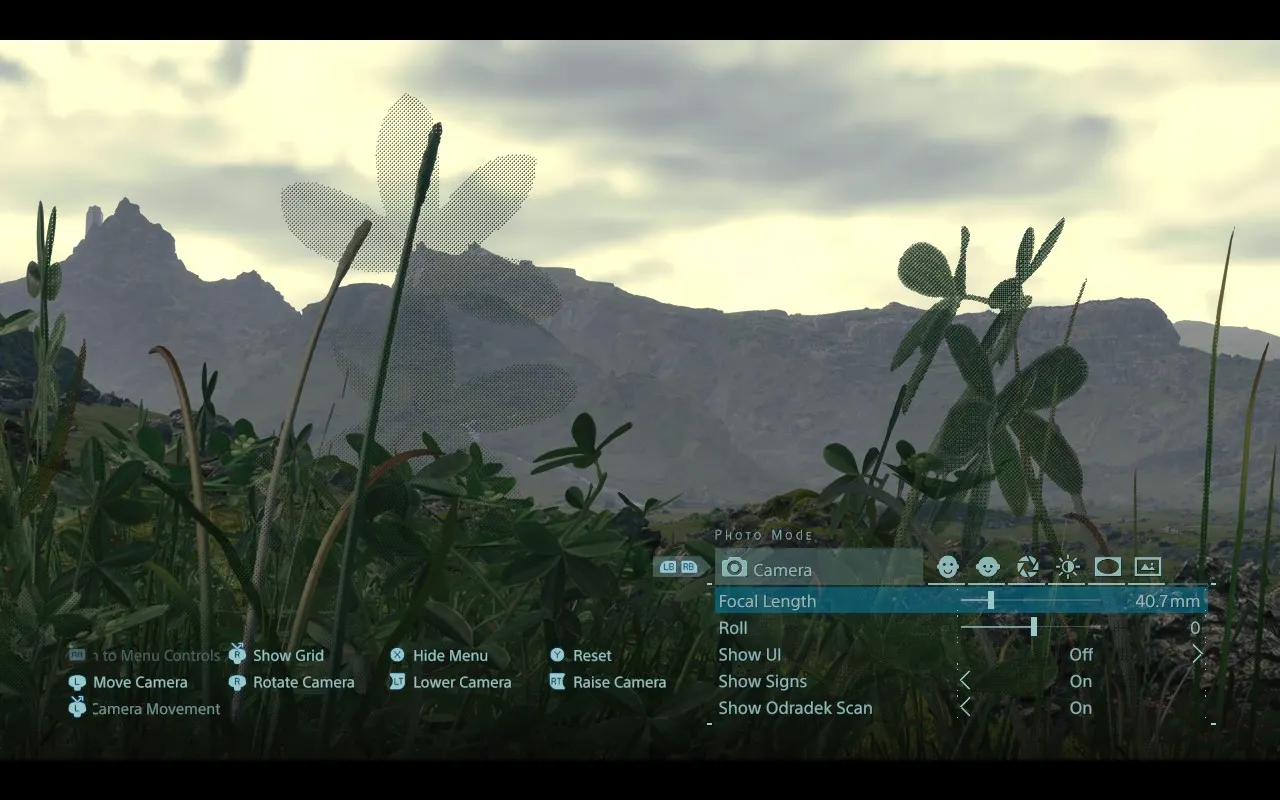The height and width of the screenshot is (800, 1280).
Task: Click the Roll slider handle
Action: 1033,627
